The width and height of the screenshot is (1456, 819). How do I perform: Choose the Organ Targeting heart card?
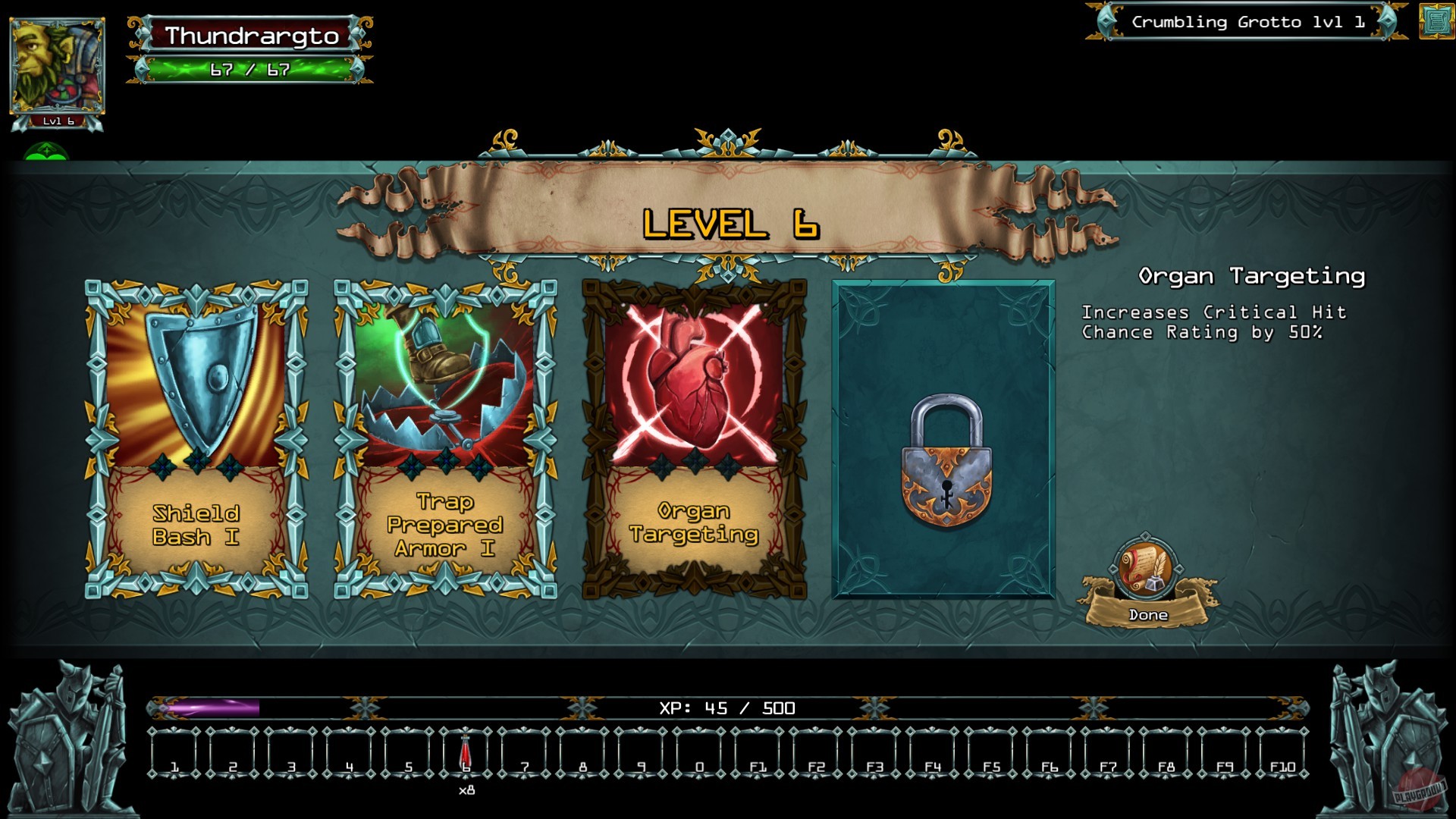(x=694, y=436)
